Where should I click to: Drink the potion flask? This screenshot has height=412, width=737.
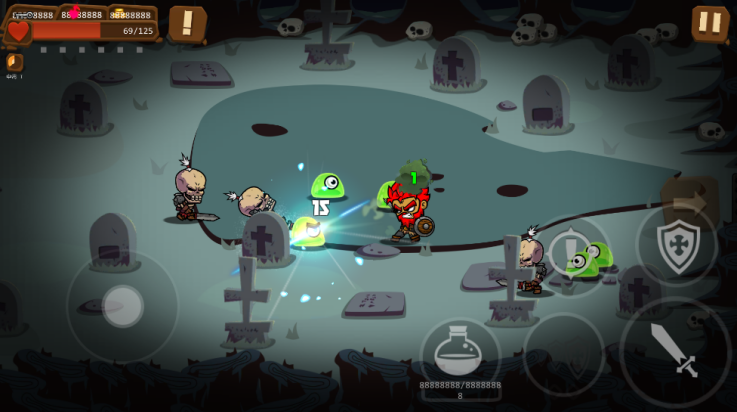pos(459,353)
